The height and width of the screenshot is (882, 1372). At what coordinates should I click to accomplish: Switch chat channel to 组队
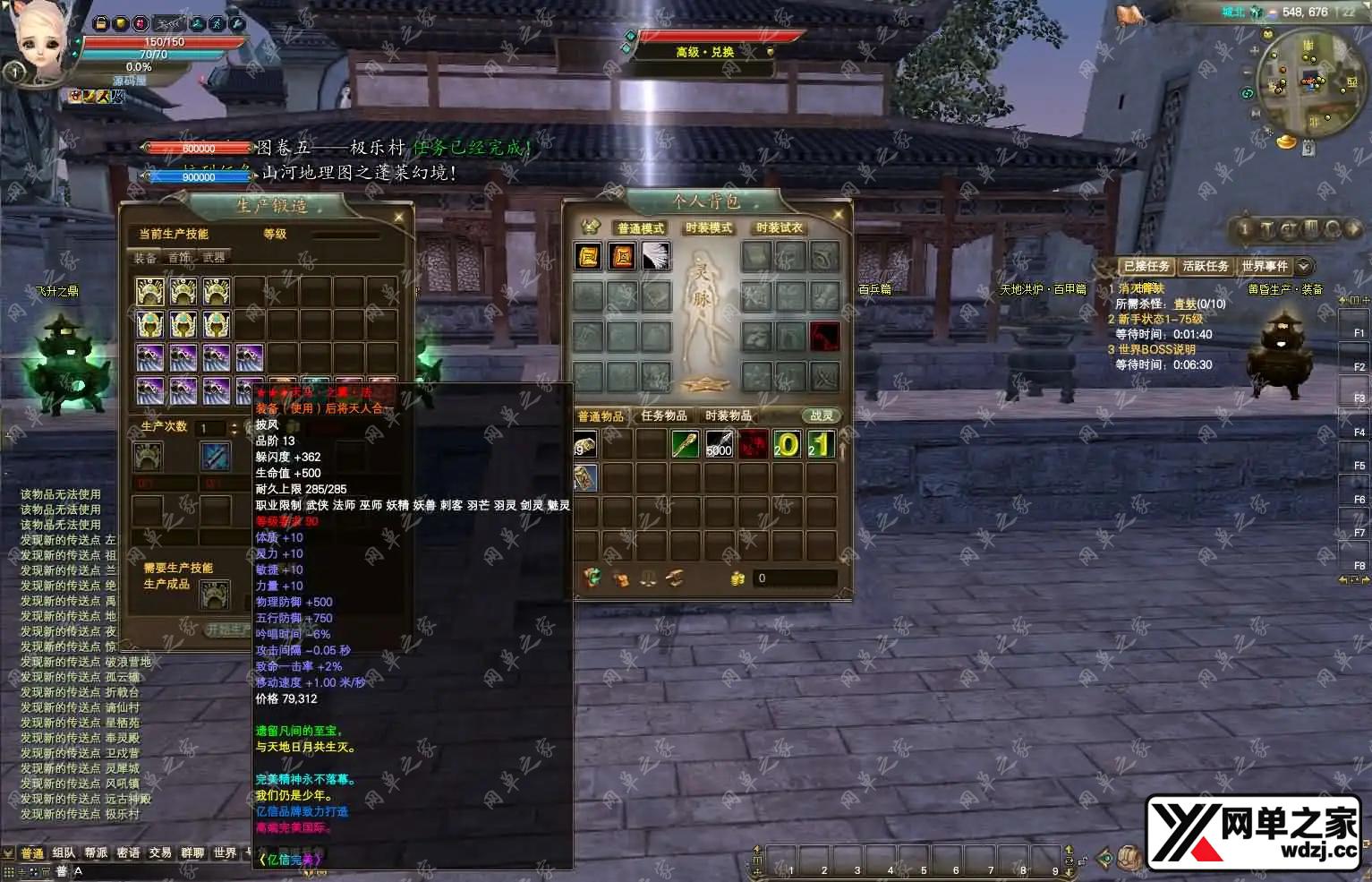[64, 853]
